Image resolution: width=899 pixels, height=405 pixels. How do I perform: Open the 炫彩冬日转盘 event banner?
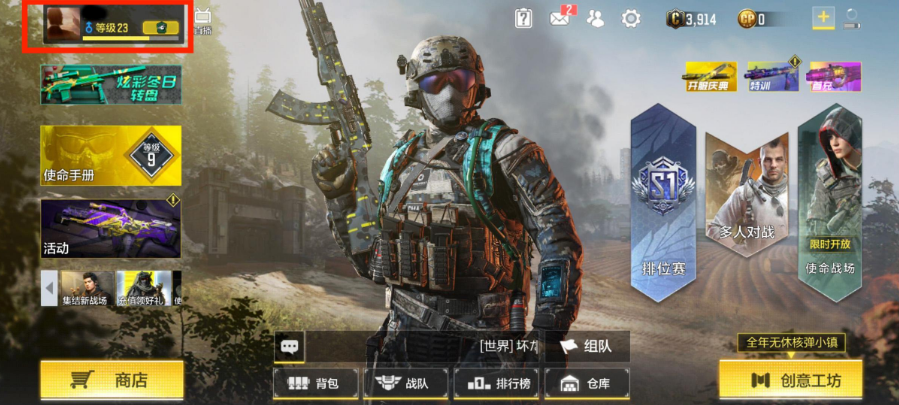pyautogui.click(x=110, y=85)
